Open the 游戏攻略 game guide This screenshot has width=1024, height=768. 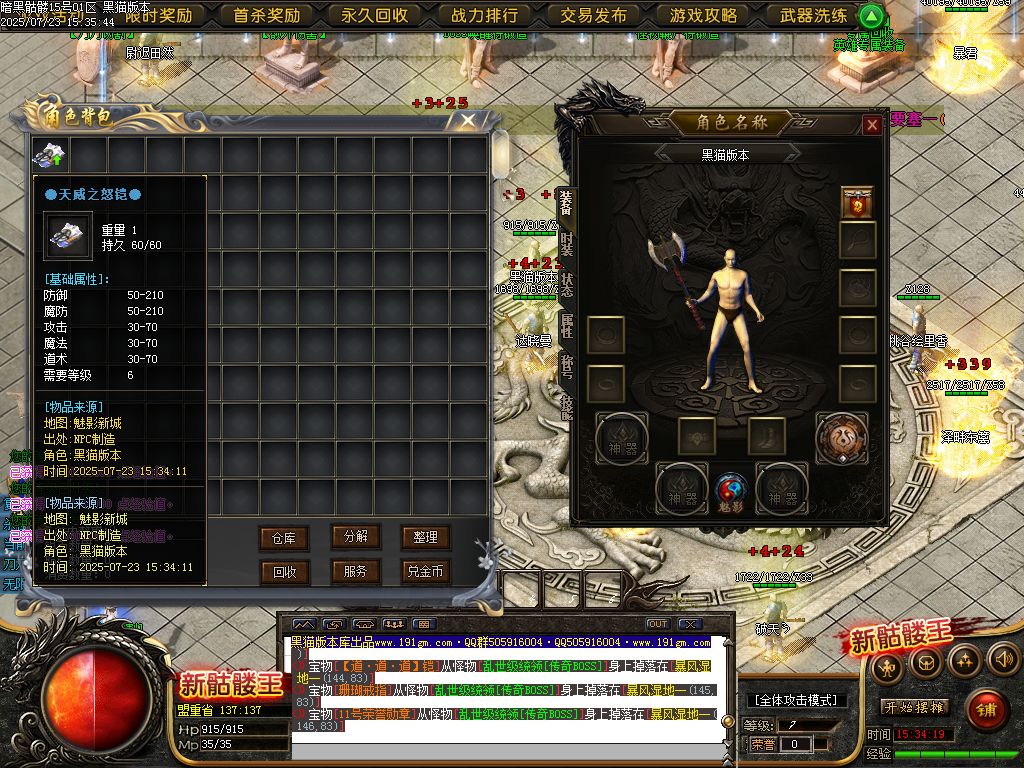coord(704,15)
